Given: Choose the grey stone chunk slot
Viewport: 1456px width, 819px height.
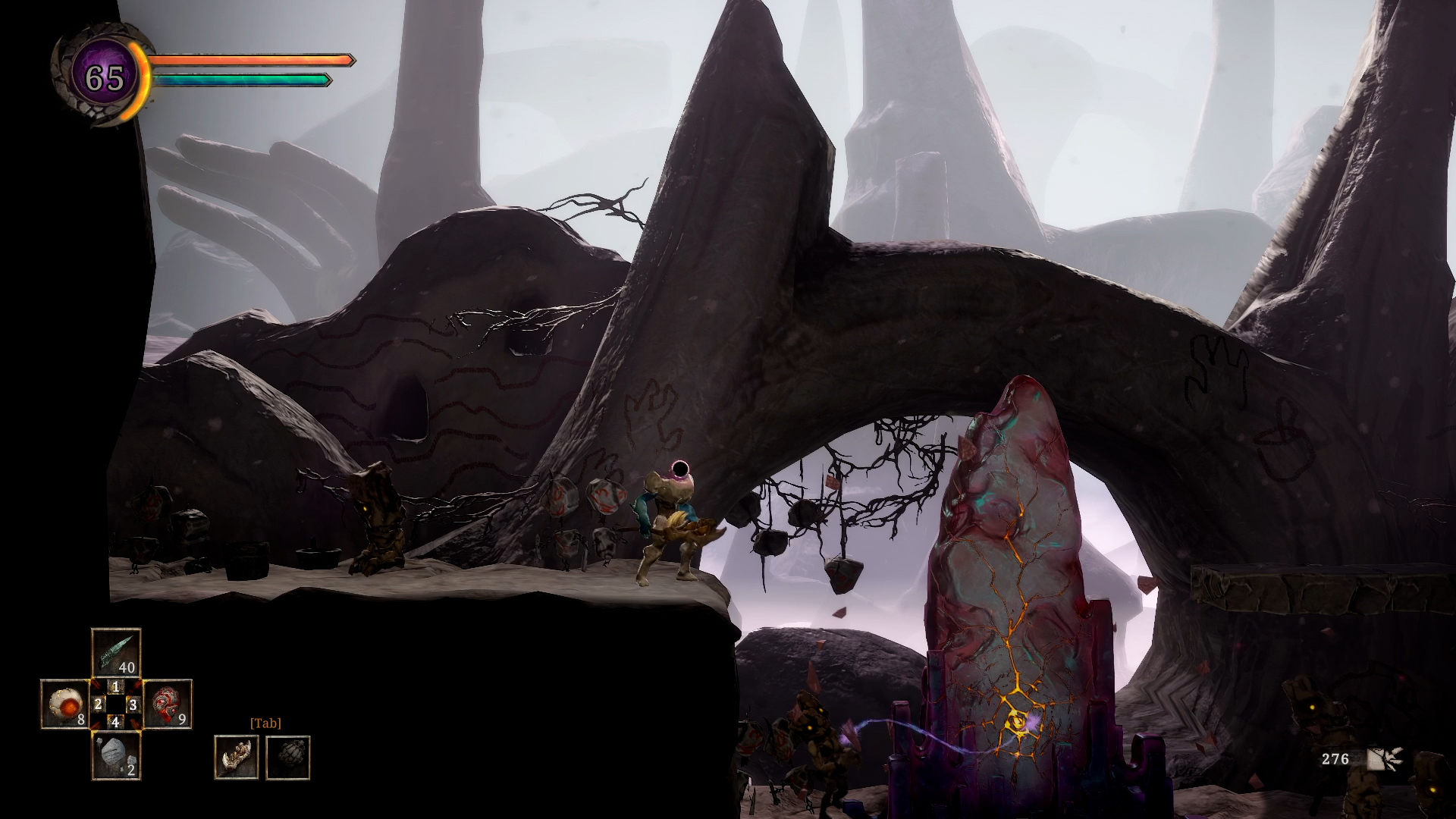Looking at the screenshot, I should coord(116,755).
